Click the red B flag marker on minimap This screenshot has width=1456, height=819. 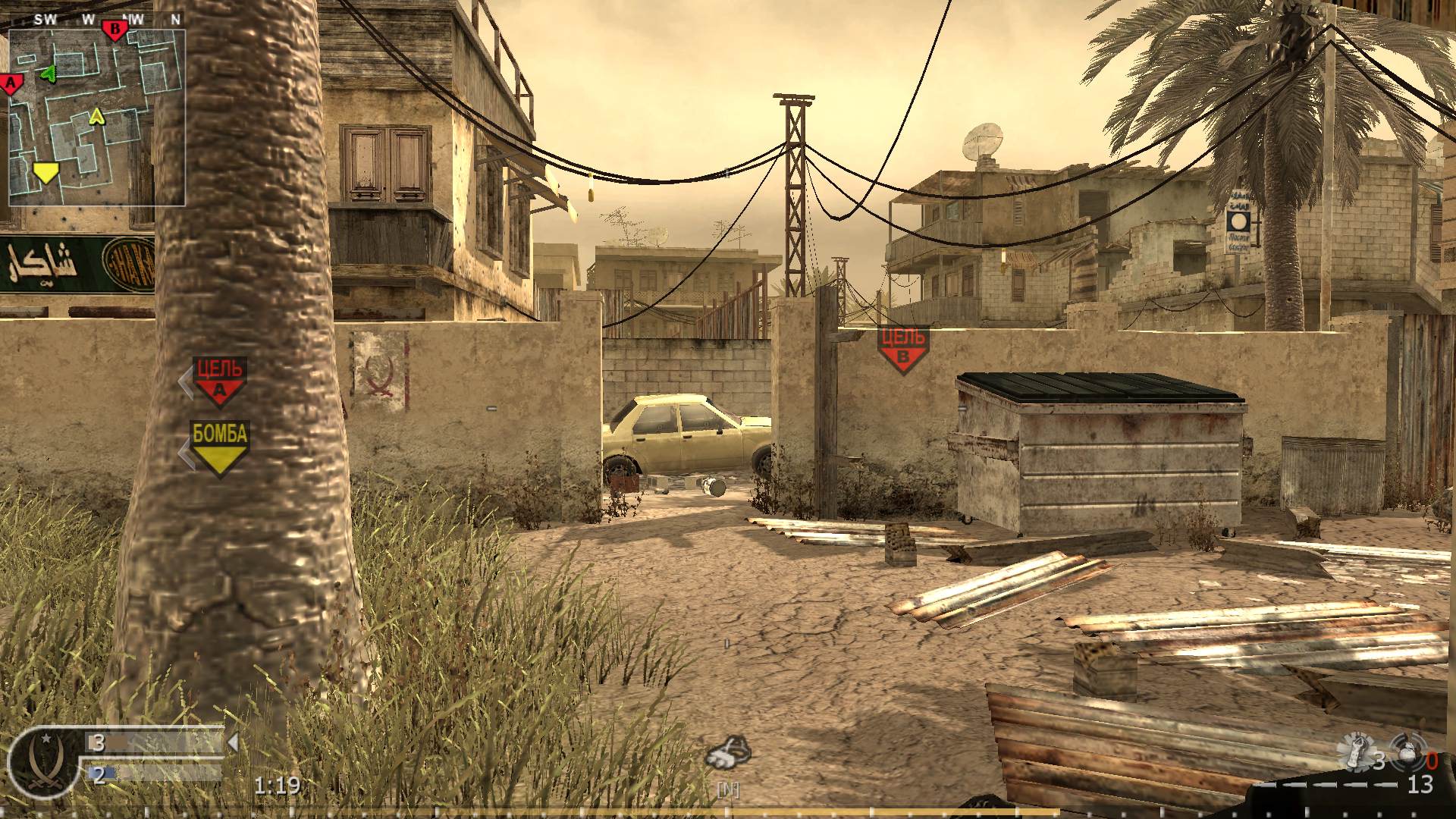[x=115, y=29]
